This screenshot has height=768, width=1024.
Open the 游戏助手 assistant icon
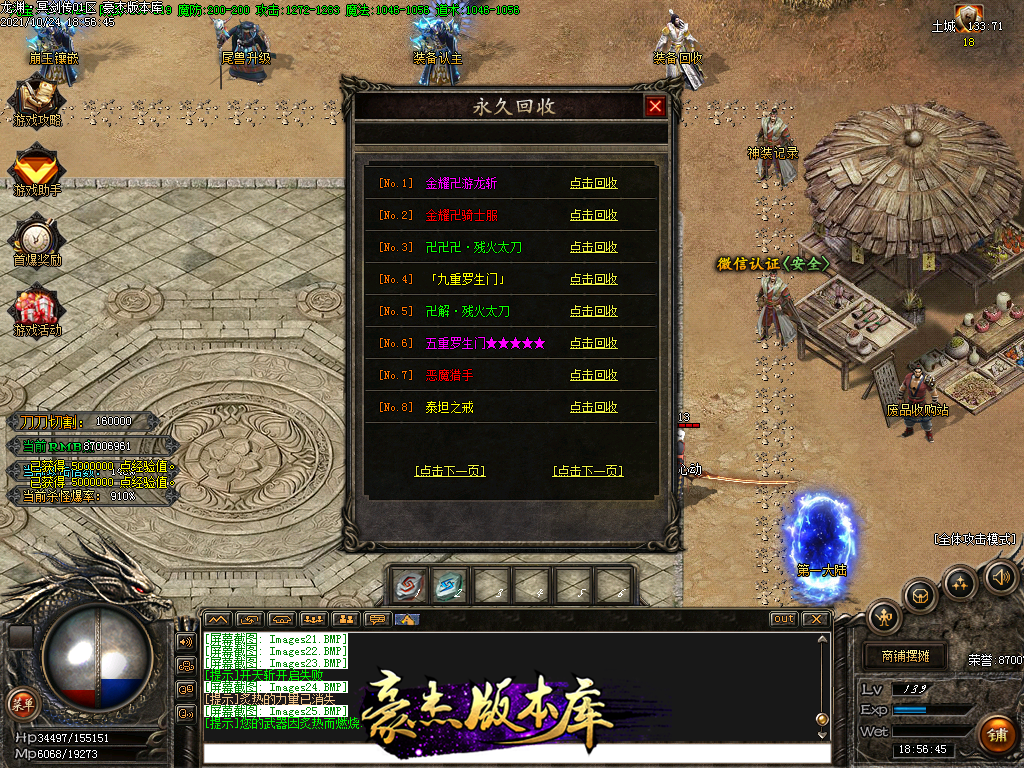coord(37,170)
